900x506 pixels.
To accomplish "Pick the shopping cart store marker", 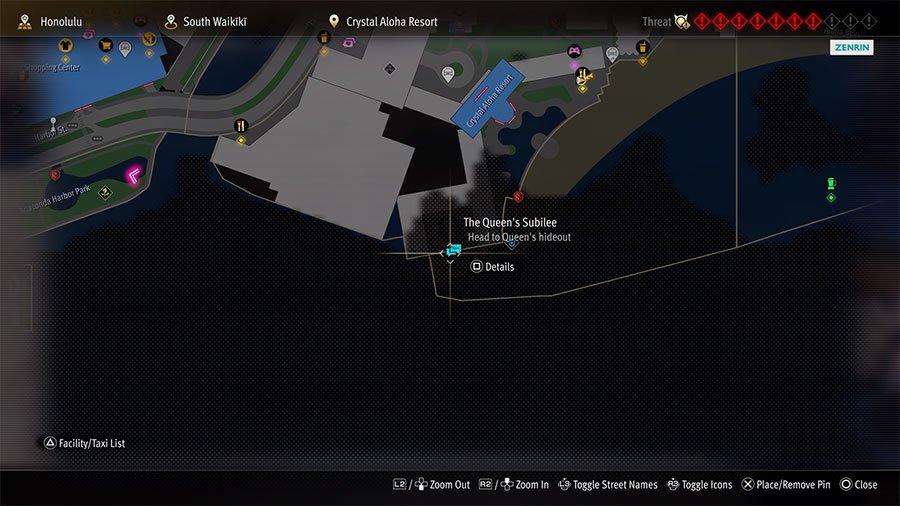I will [105, 44].
